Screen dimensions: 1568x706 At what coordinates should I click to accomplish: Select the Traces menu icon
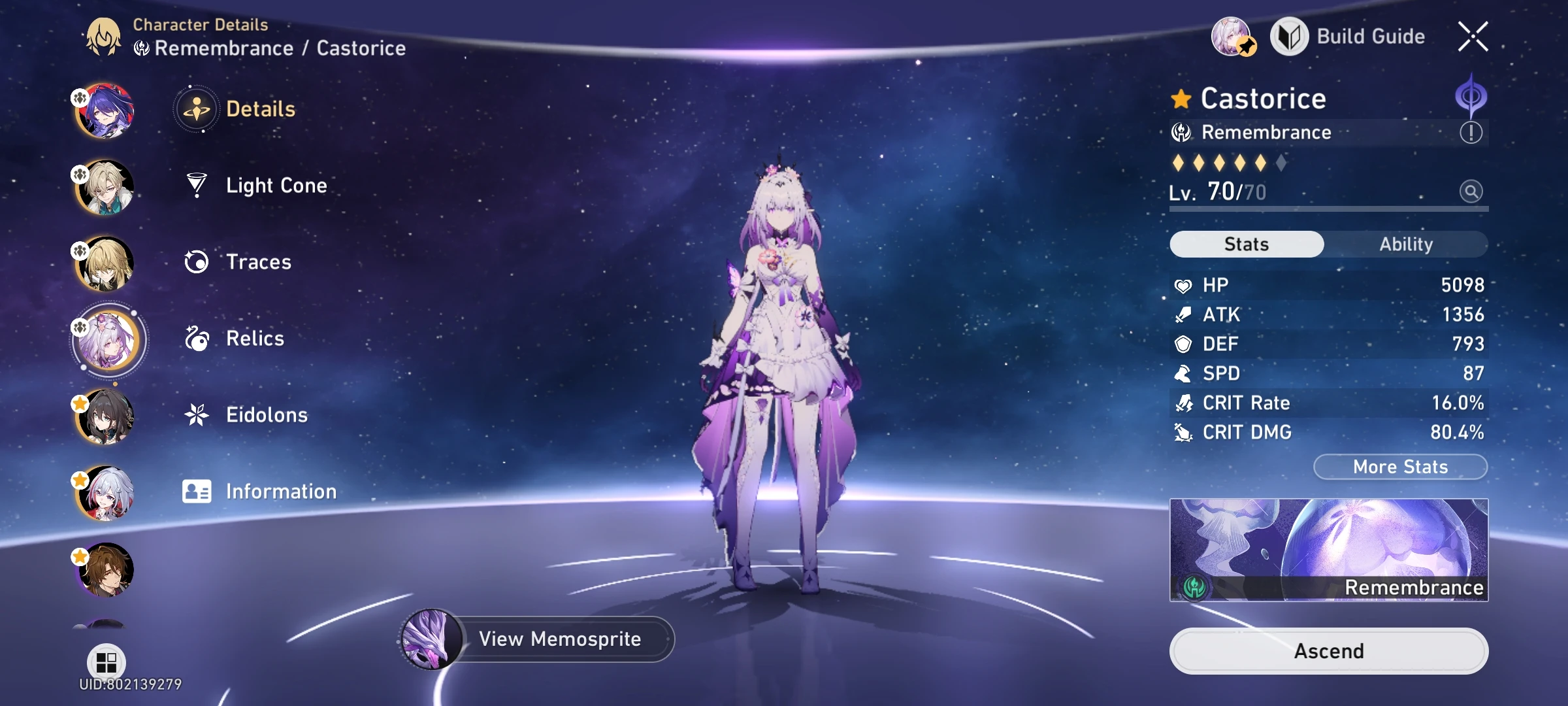point(196,262)
